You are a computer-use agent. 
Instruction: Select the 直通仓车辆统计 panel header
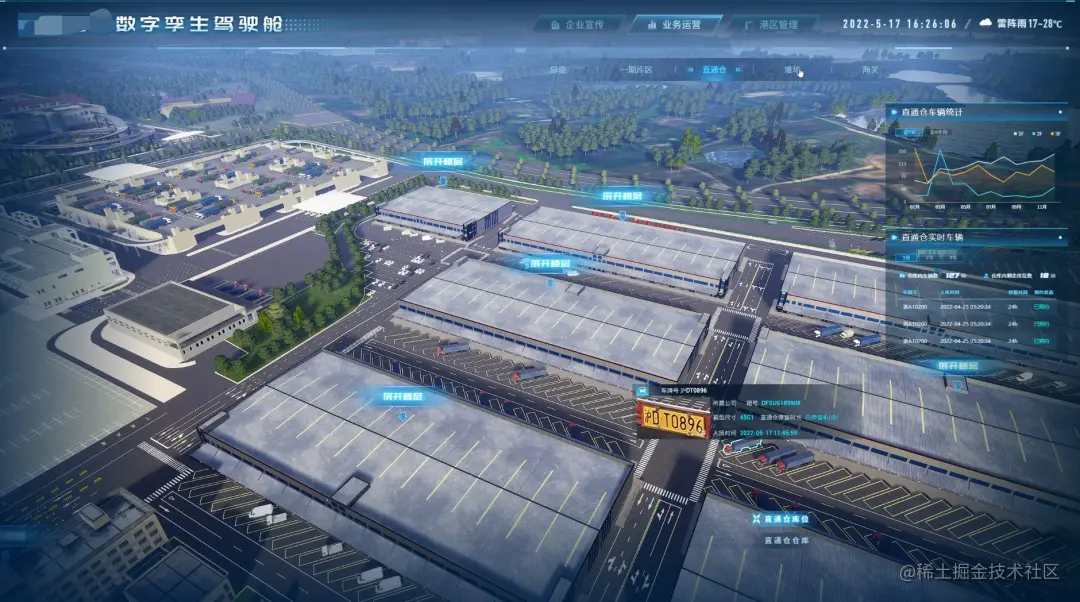(x=932, y=113)
